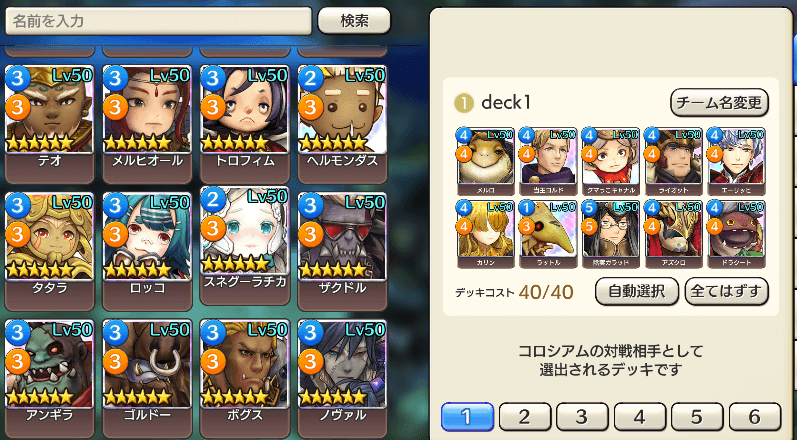Image resolution: width=797 pixels, height=440 pixels.
Task: Click the 自動選択 auto-select button
Action: [637, 291]
